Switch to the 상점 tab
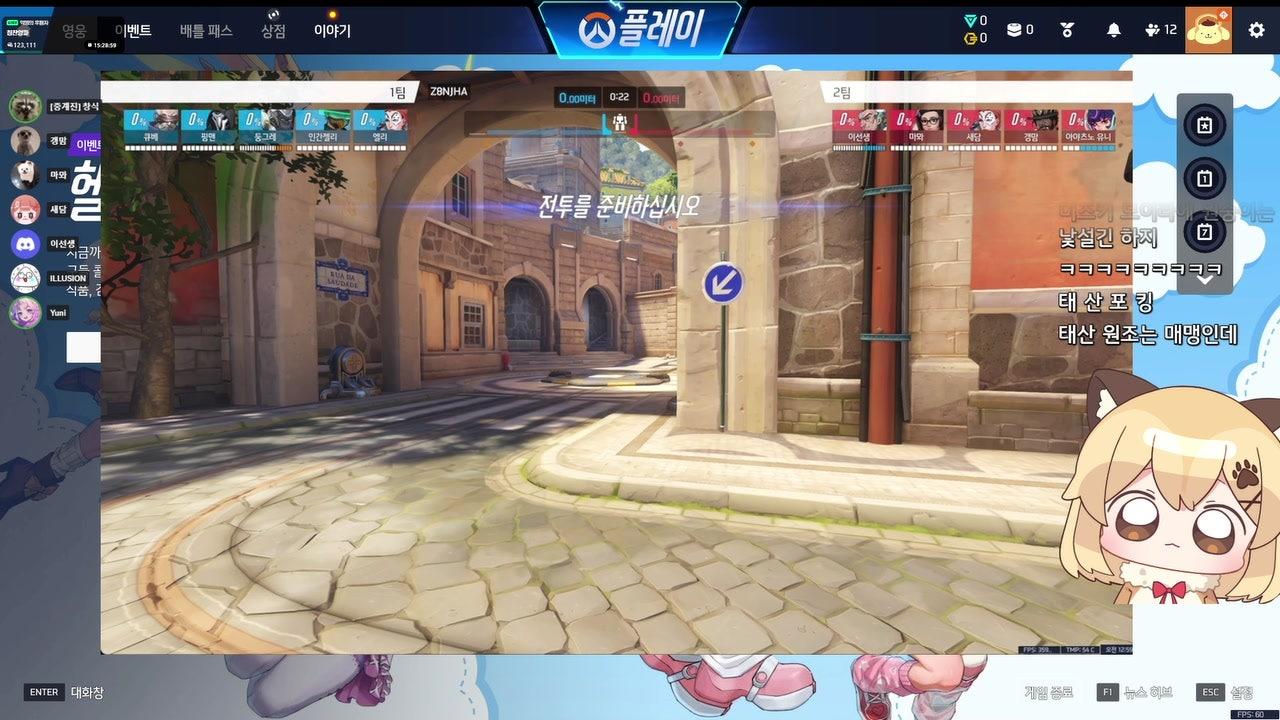 [272, 30]
